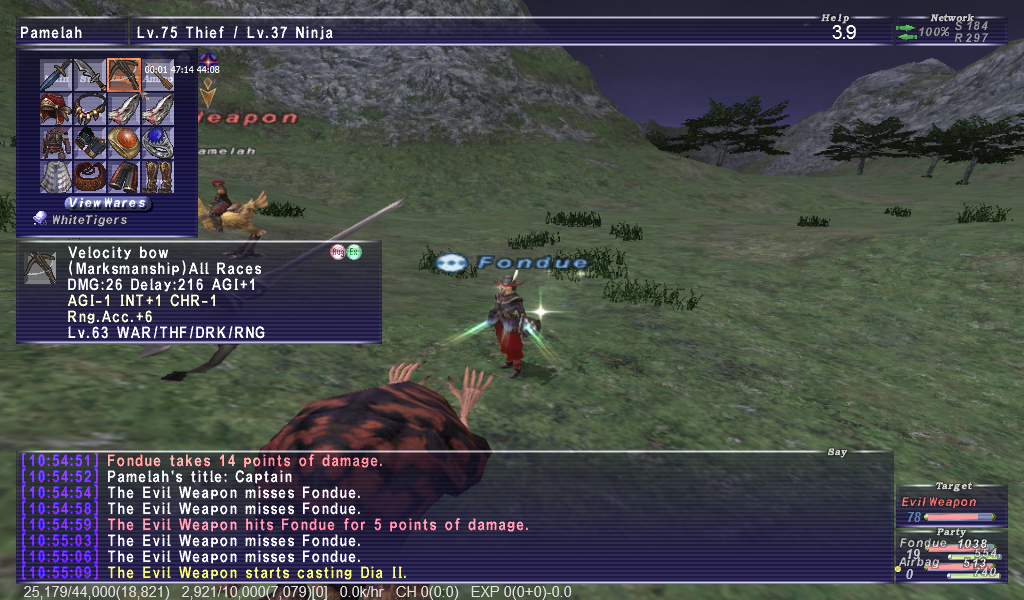
Task: Select the scaled back cape slot
Action: [56, 176]
